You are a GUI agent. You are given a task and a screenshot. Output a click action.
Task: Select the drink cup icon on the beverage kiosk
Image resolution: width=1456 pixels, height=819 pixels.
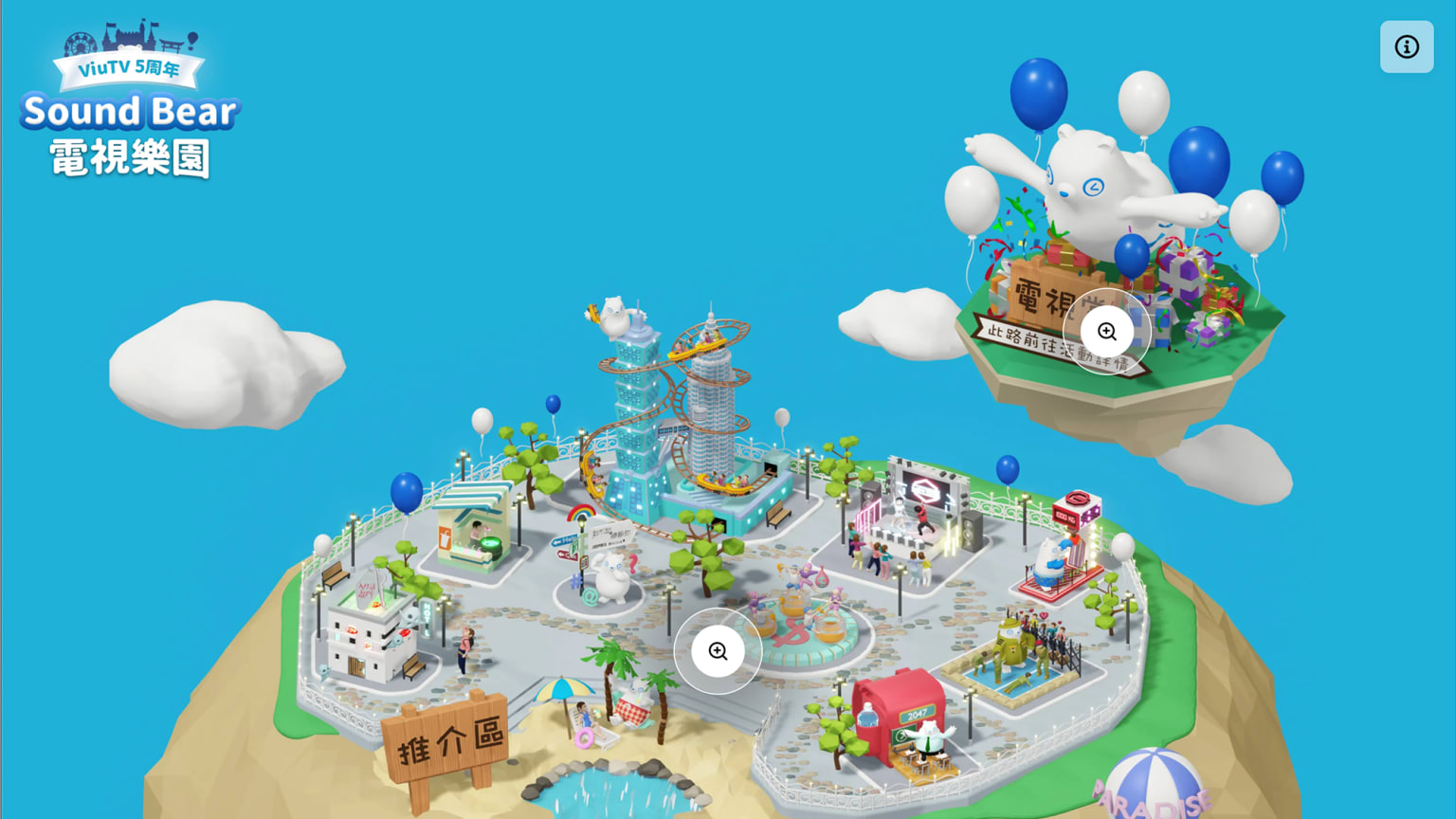coord(445,538)
